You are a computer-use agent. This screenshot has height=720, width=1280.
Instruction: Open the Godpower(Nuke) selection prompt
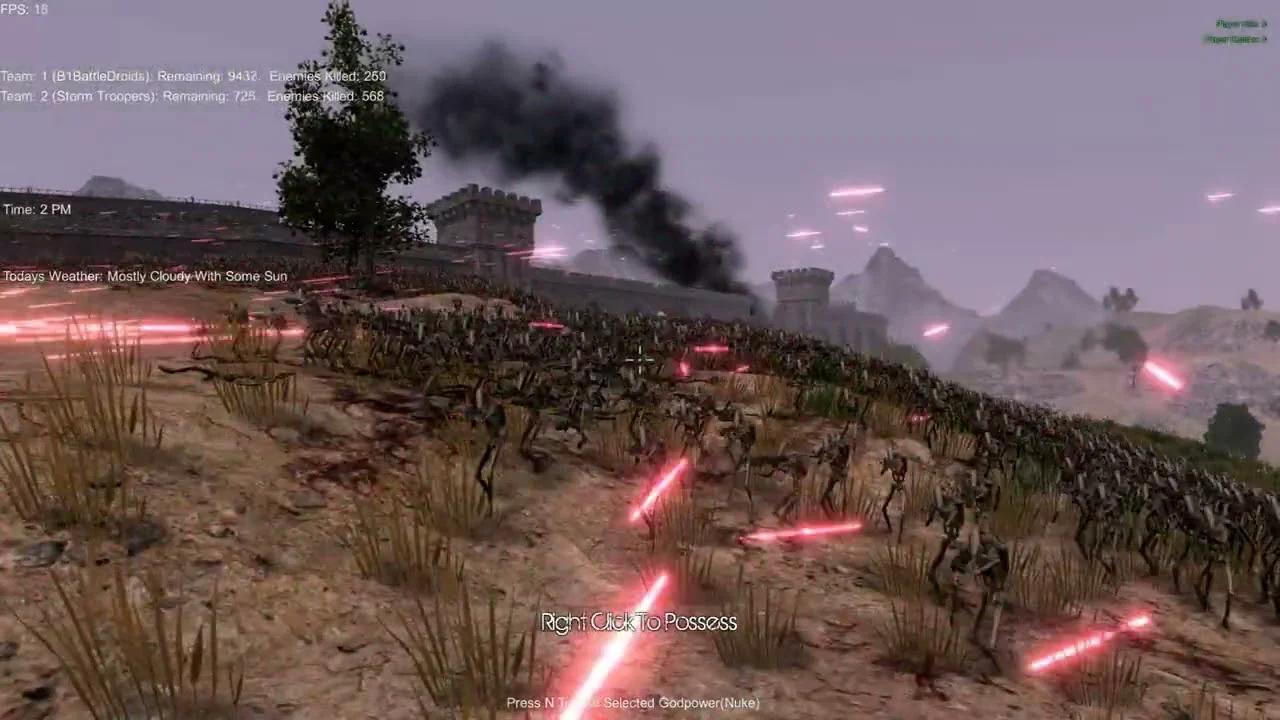click(636, 703)
